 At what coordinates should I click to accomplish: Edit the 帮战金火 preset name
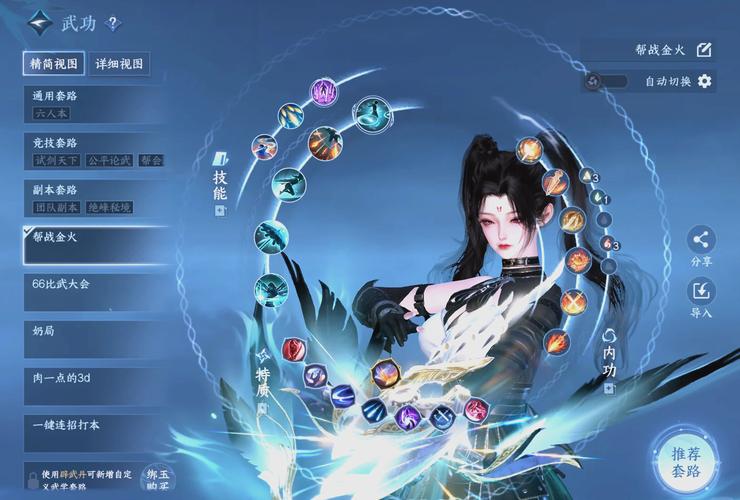tap(704, 49)
